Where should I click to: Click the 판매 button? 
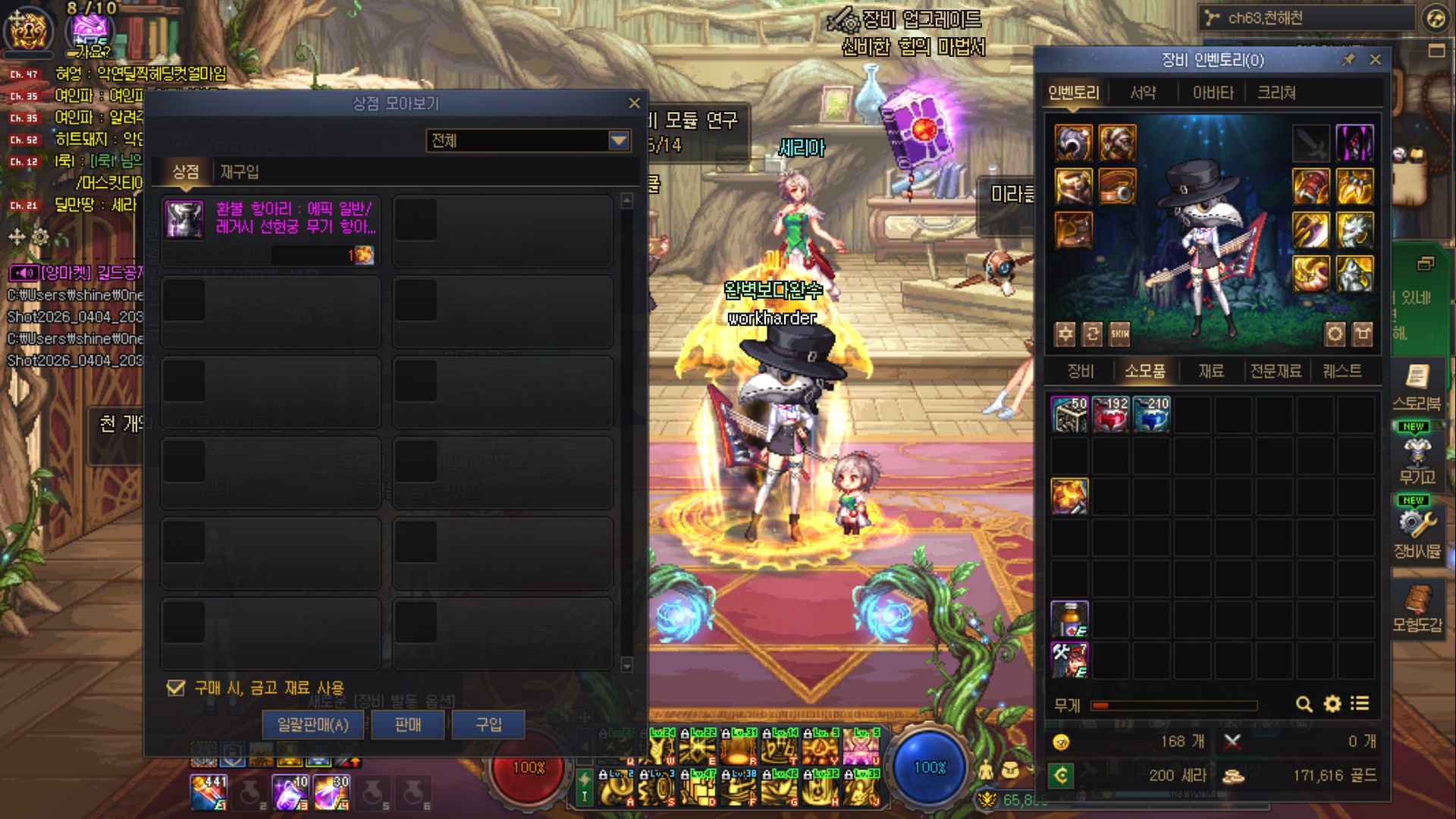click(408, 725)
